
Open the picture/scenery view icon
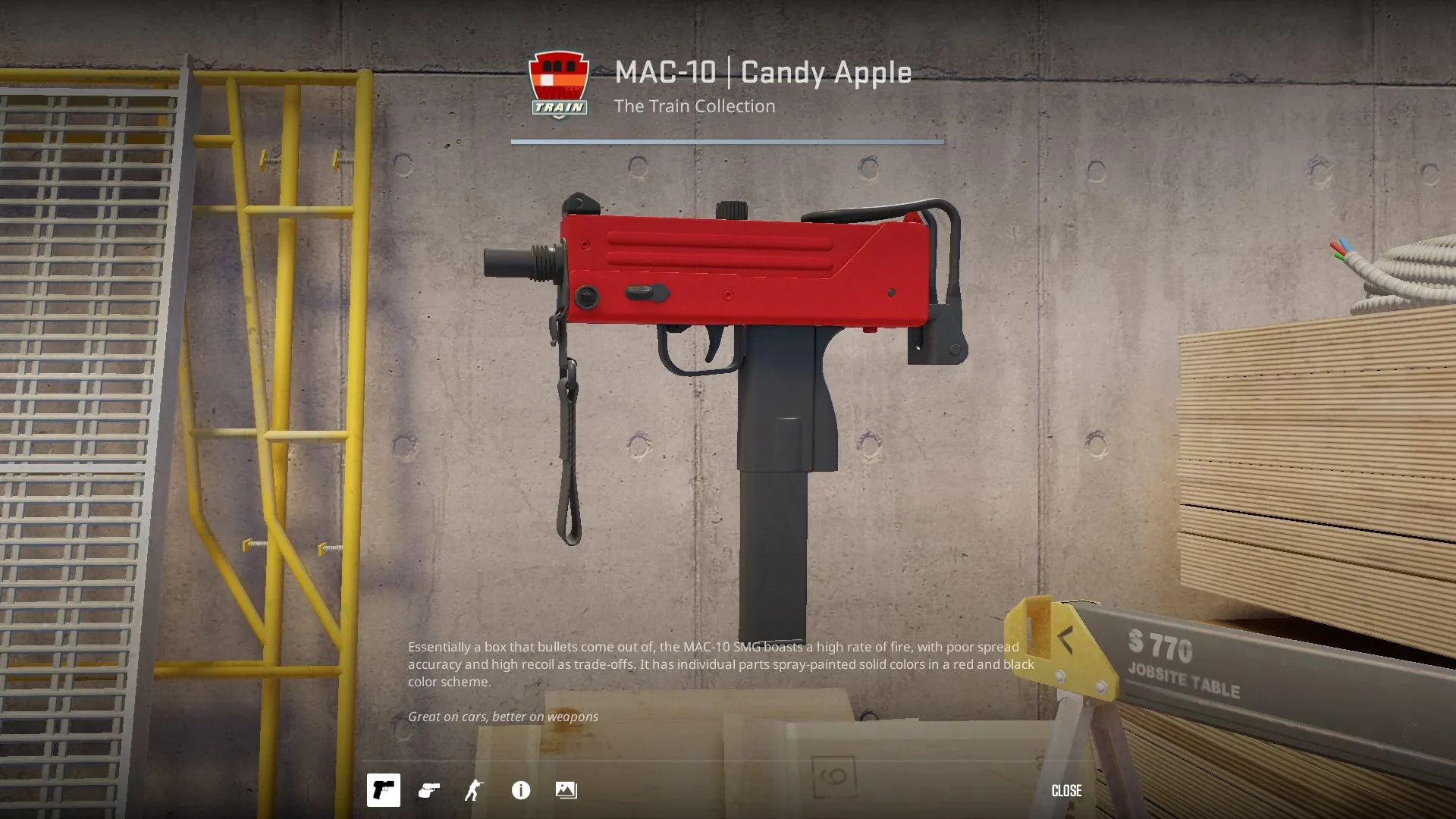pos(566,790)
